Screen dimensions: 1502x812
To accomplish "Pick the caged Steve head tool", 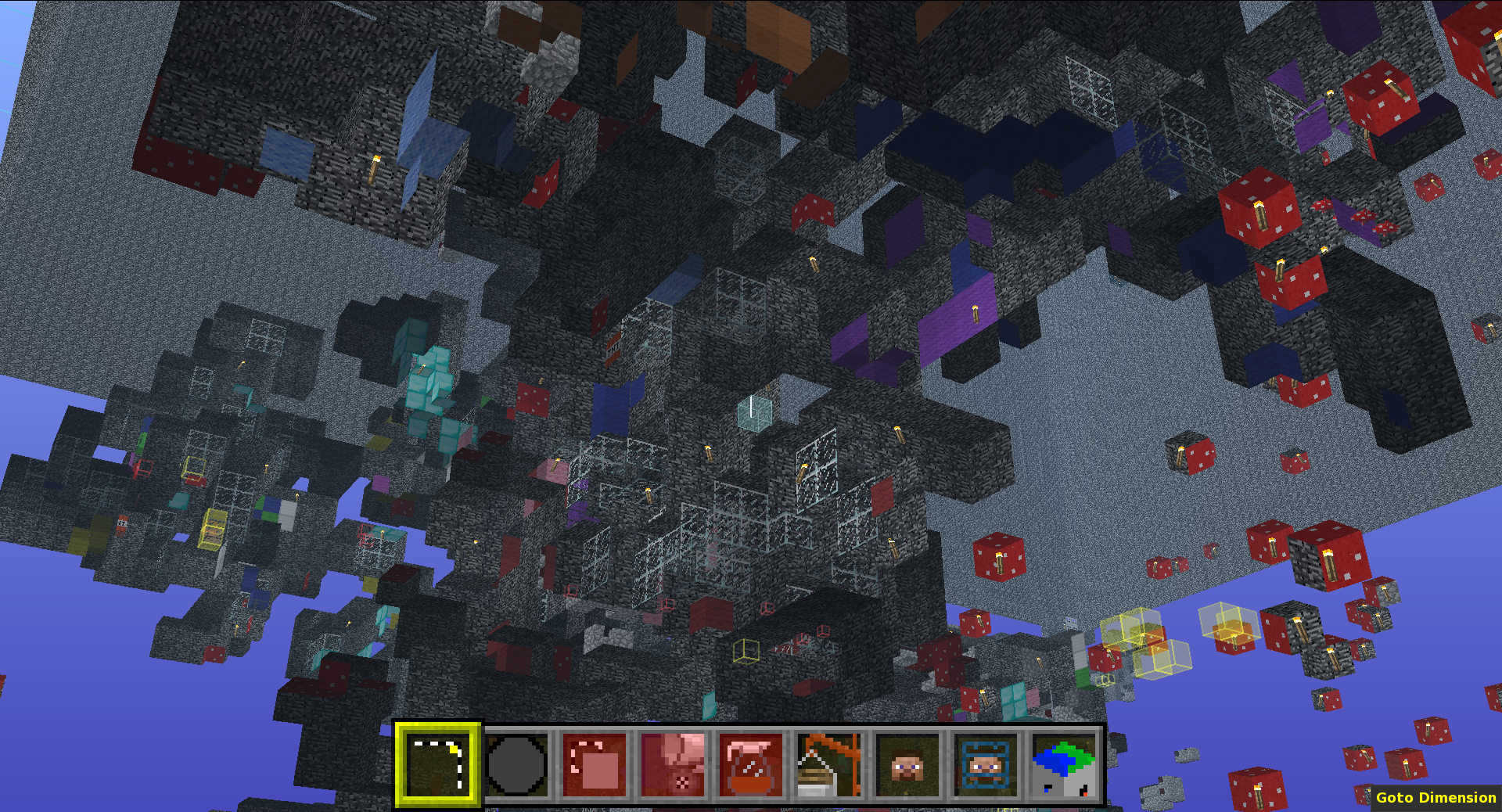I will point(986,764).
